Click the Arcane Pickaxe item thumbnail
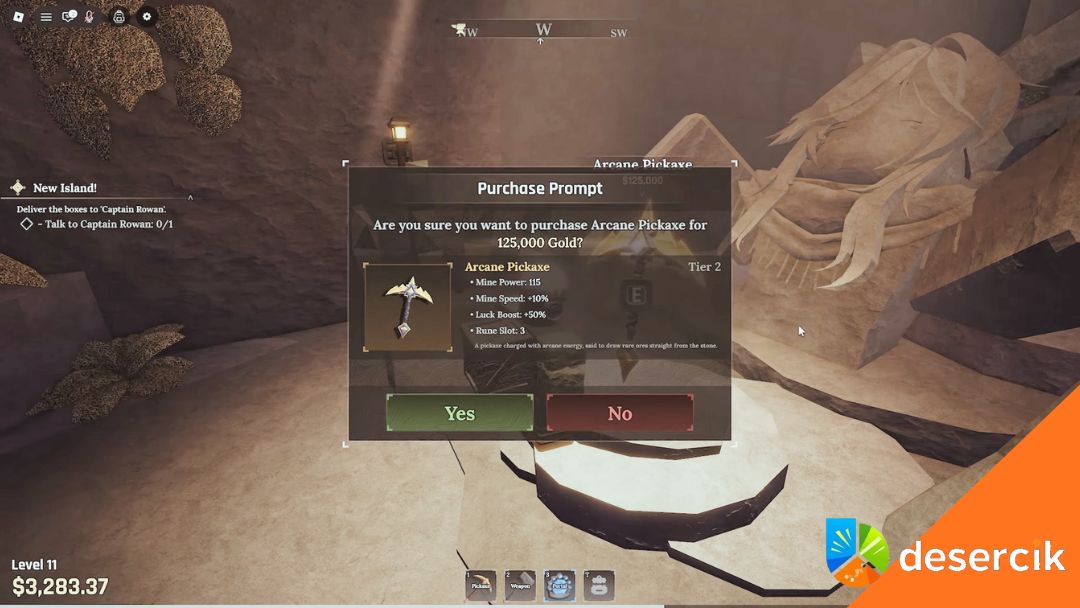Viewport: 1080px width, 608px height. click(408, 307)
